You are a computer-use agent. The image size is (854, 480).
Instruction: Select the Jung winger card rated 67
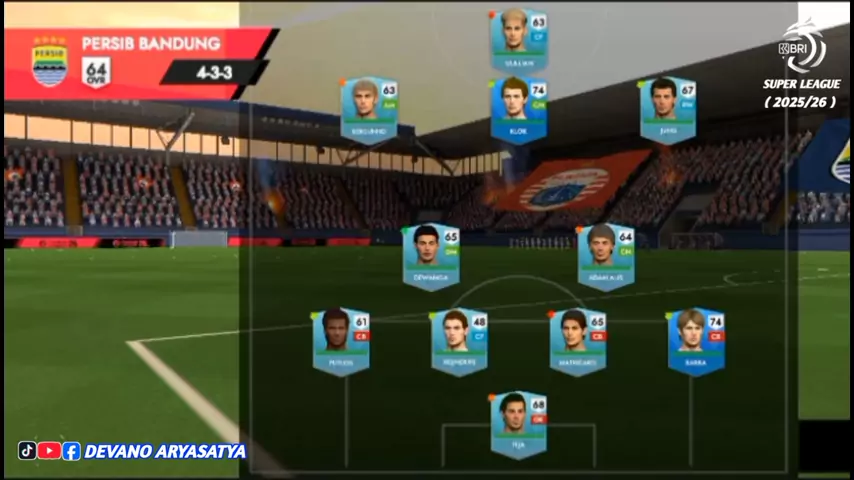pyautogui.click(x=667, y=109)
